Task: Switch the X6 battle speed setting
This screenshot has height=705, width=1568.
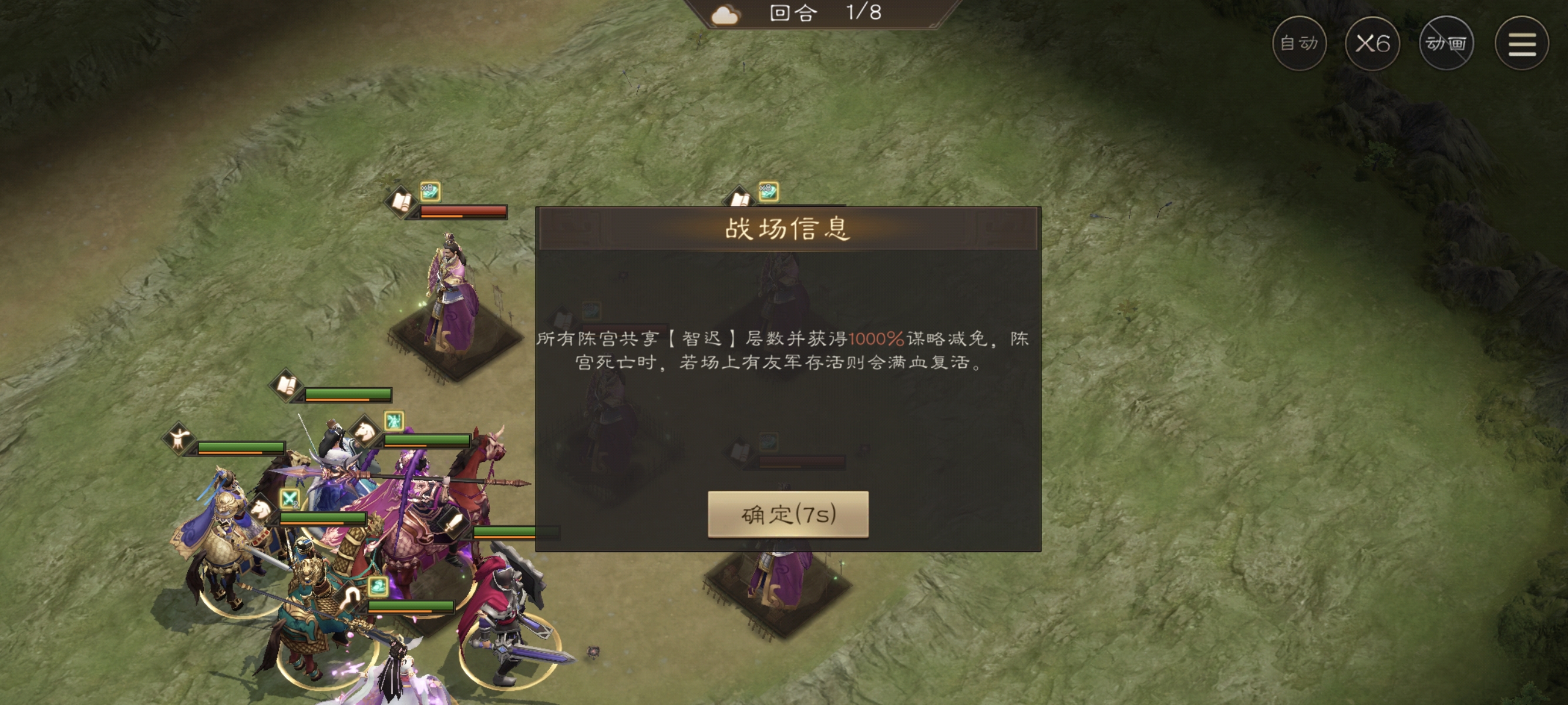Action: coord(1373,44)
